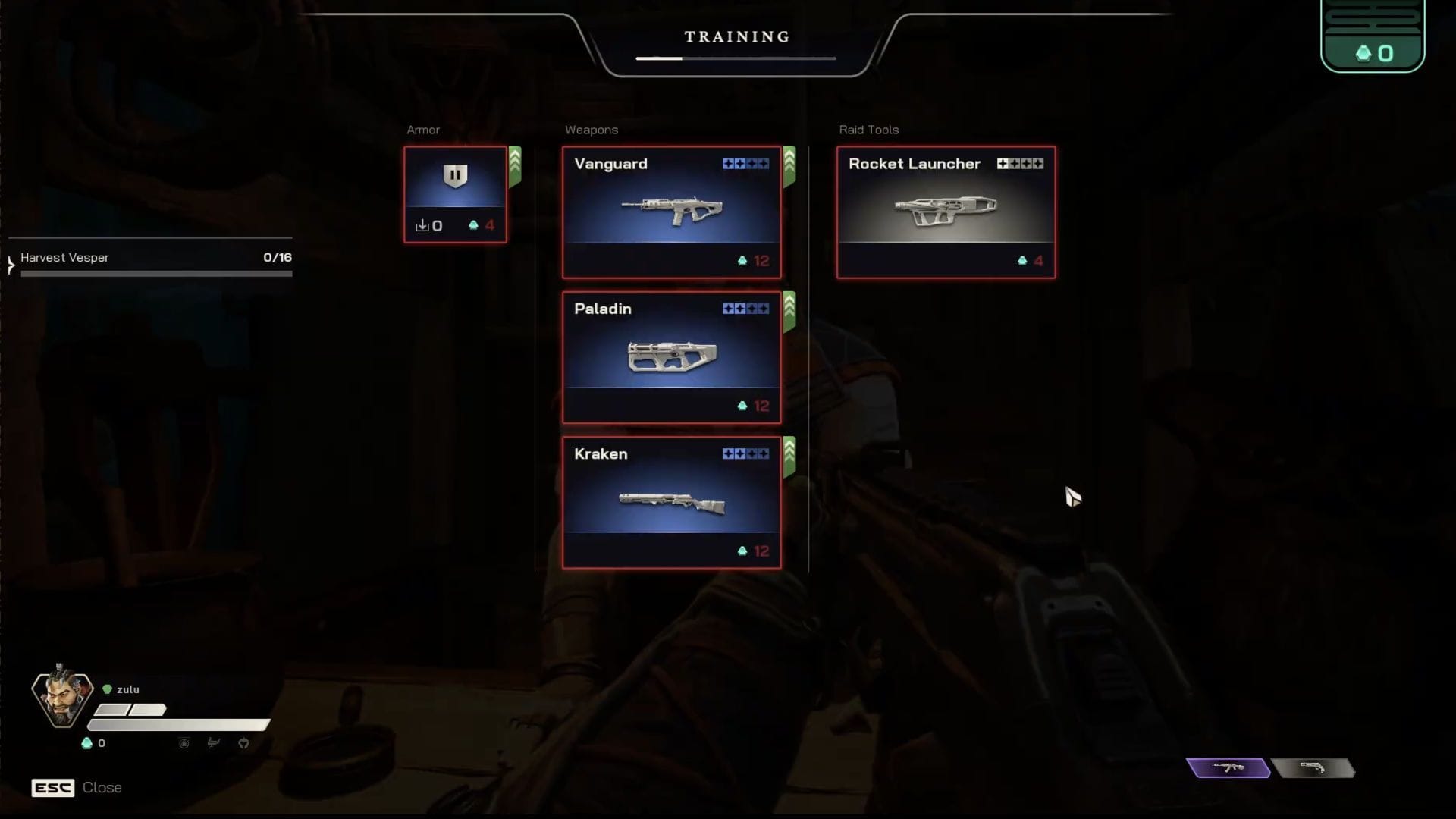Select the purple primary weapon slot
1456x819 pixels.
tap(1228, 768)
